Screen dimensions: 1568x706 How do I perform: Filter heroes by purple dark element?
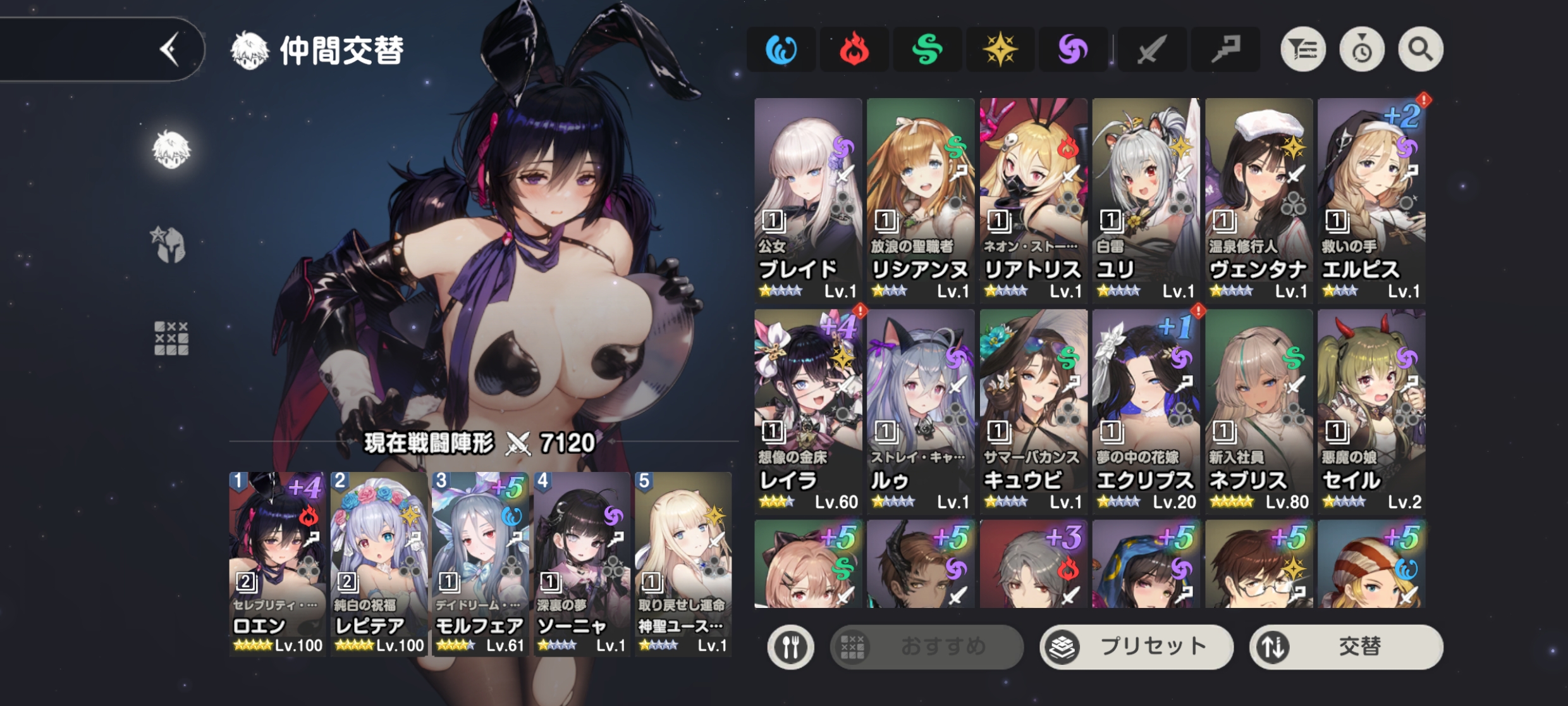click(1073, 49)
